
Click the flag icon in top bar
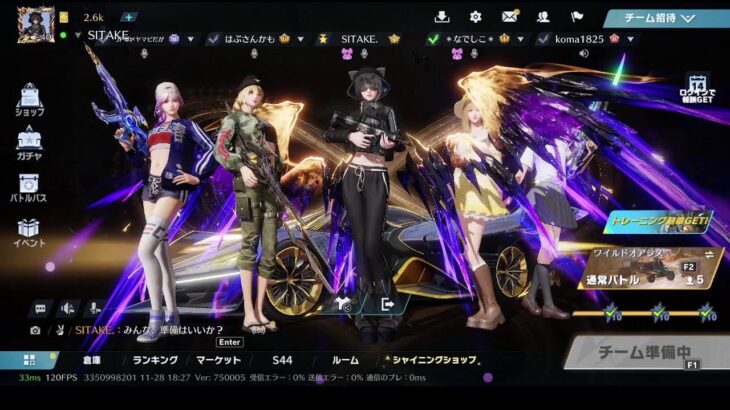(x=577, y=17)
